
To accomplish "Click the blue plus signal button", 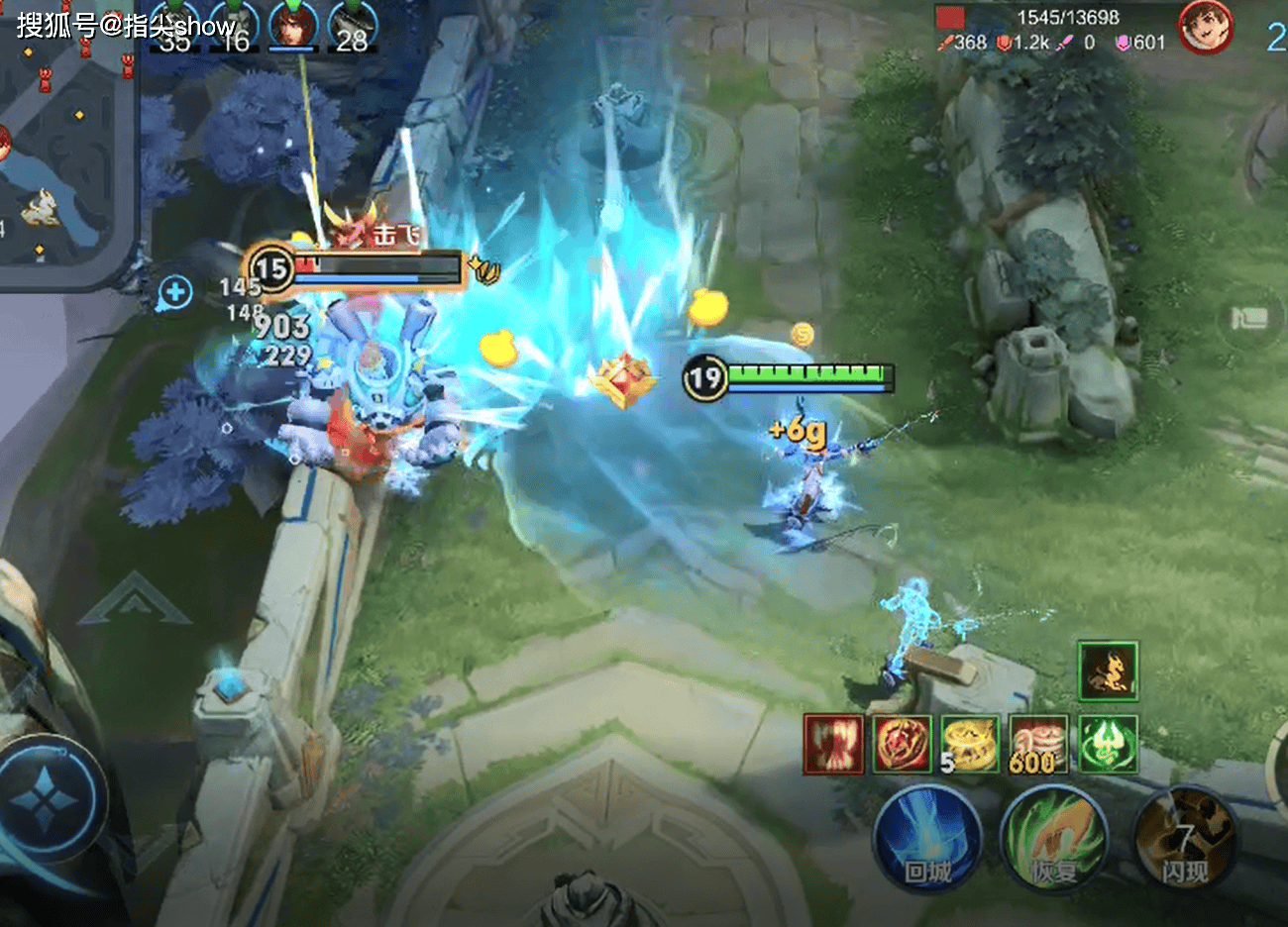I will 175,292.
